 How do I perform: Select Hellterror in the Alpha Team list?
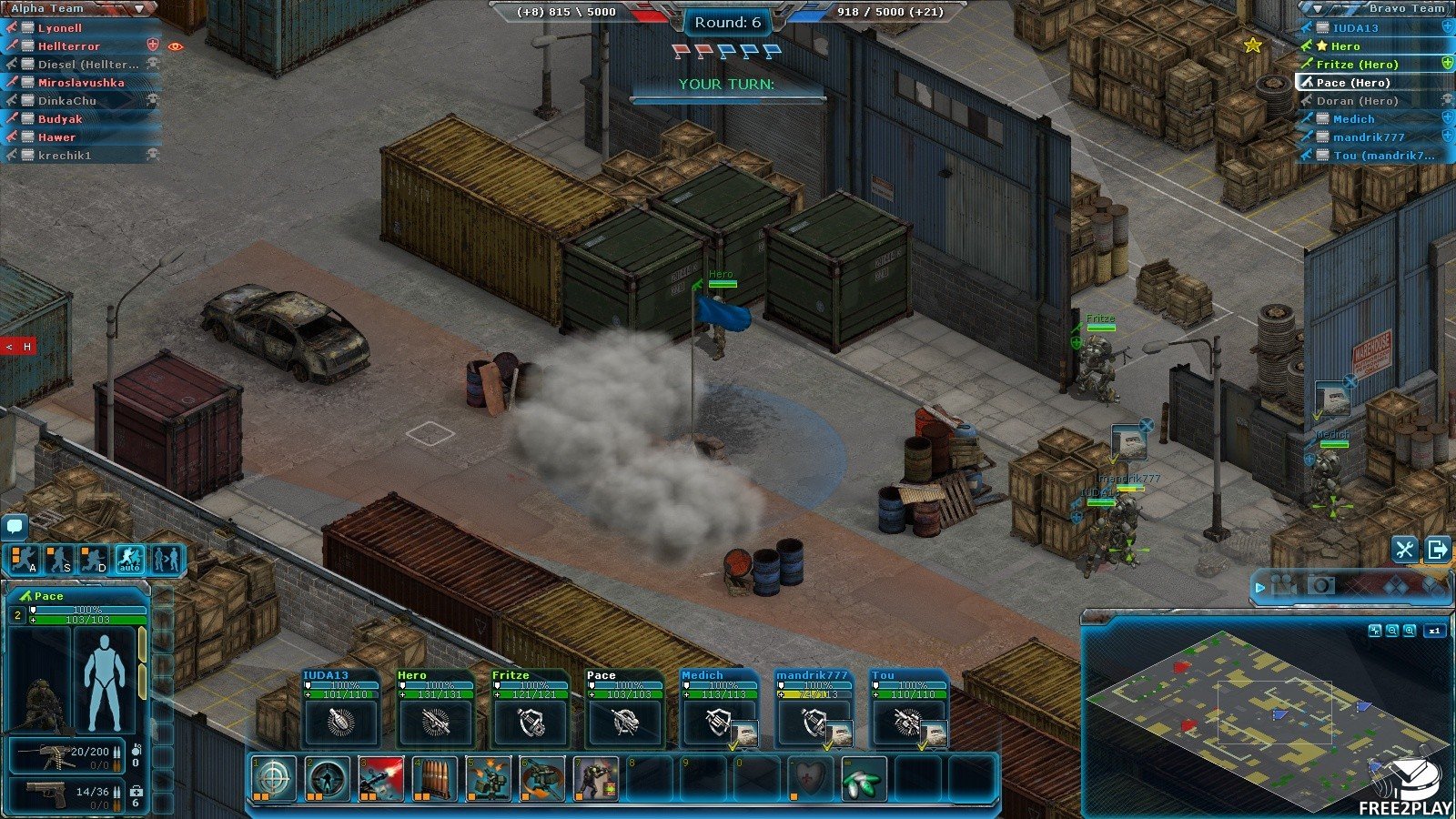(x=69, y=46)
